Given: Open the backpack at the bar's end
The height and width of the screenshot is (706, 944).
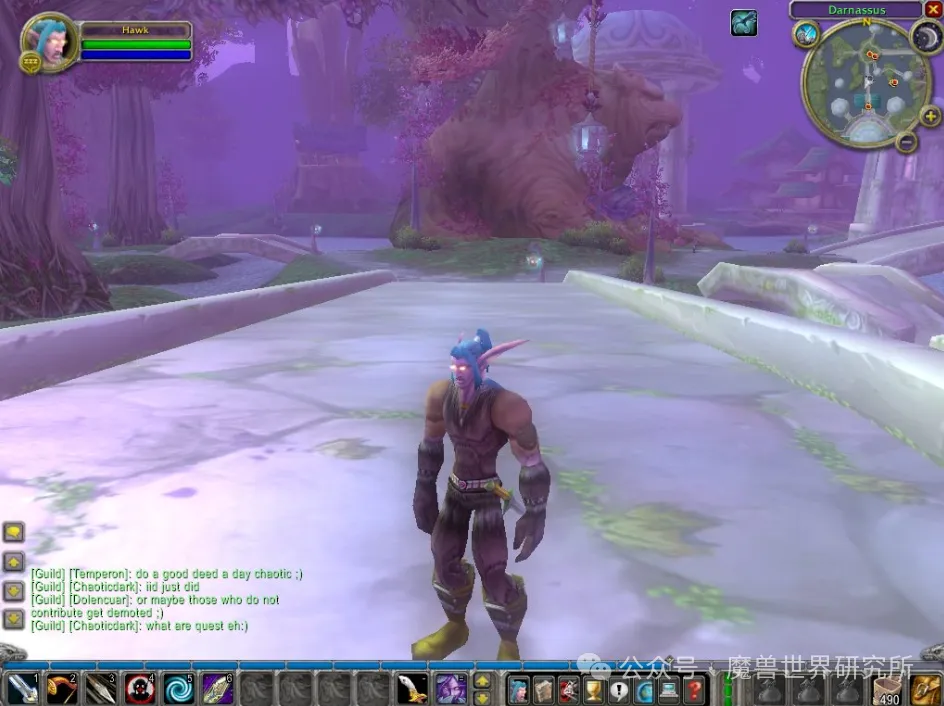Looking at the screenshot, I should tap(927, 689).
